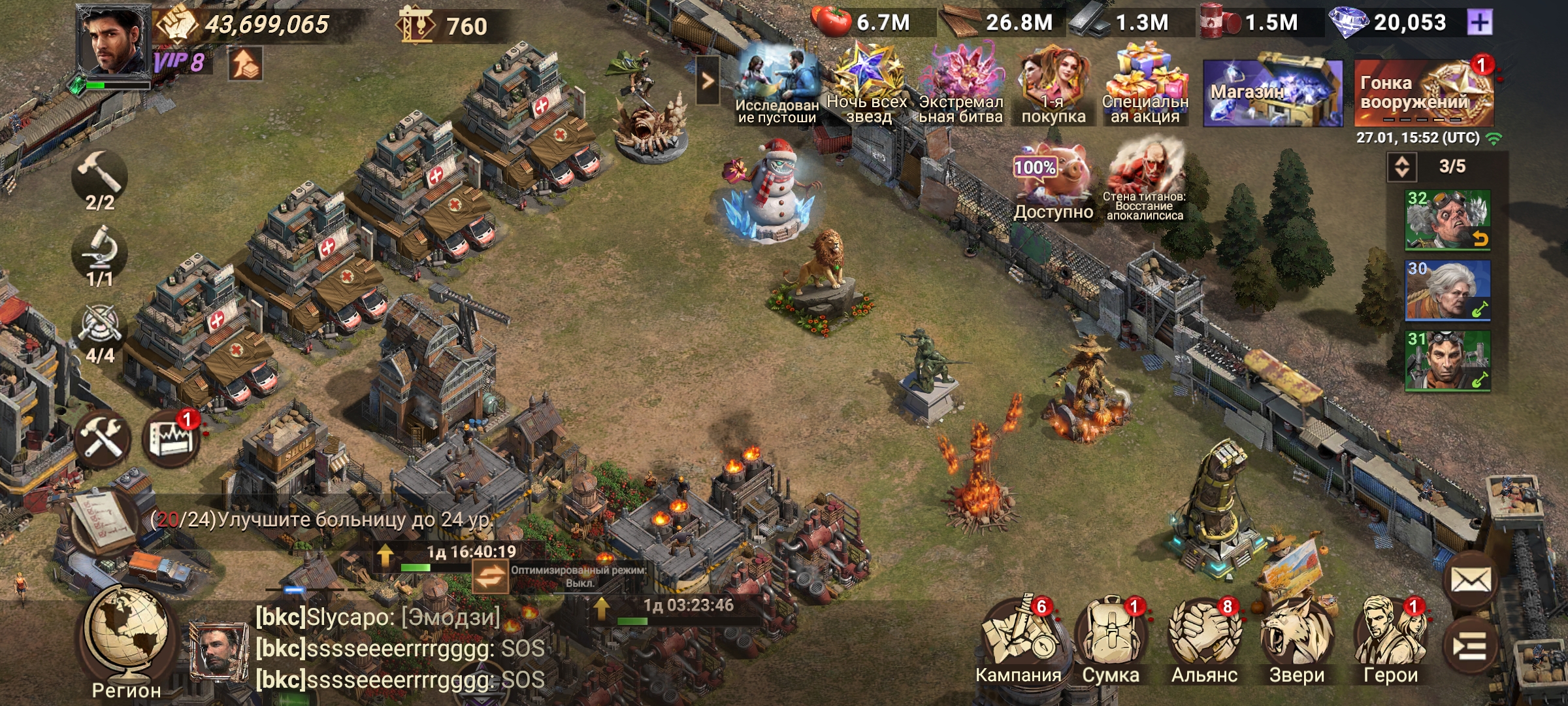Open the Альянс menu
Image resolution: width=1568 pixels, height=706 pixels.
1204,642
